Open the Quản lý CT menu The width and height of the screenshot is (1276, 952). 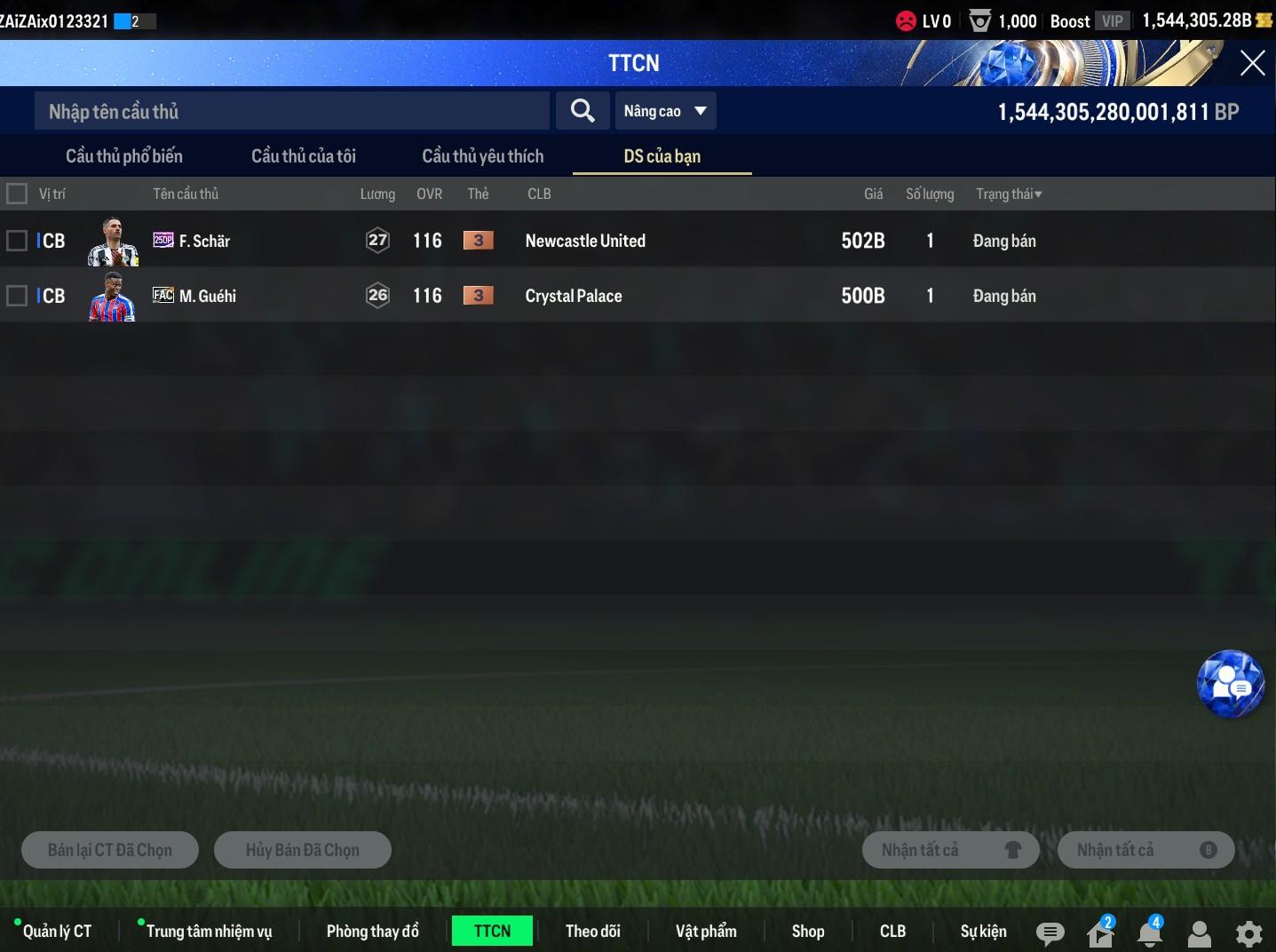(57, 931)
